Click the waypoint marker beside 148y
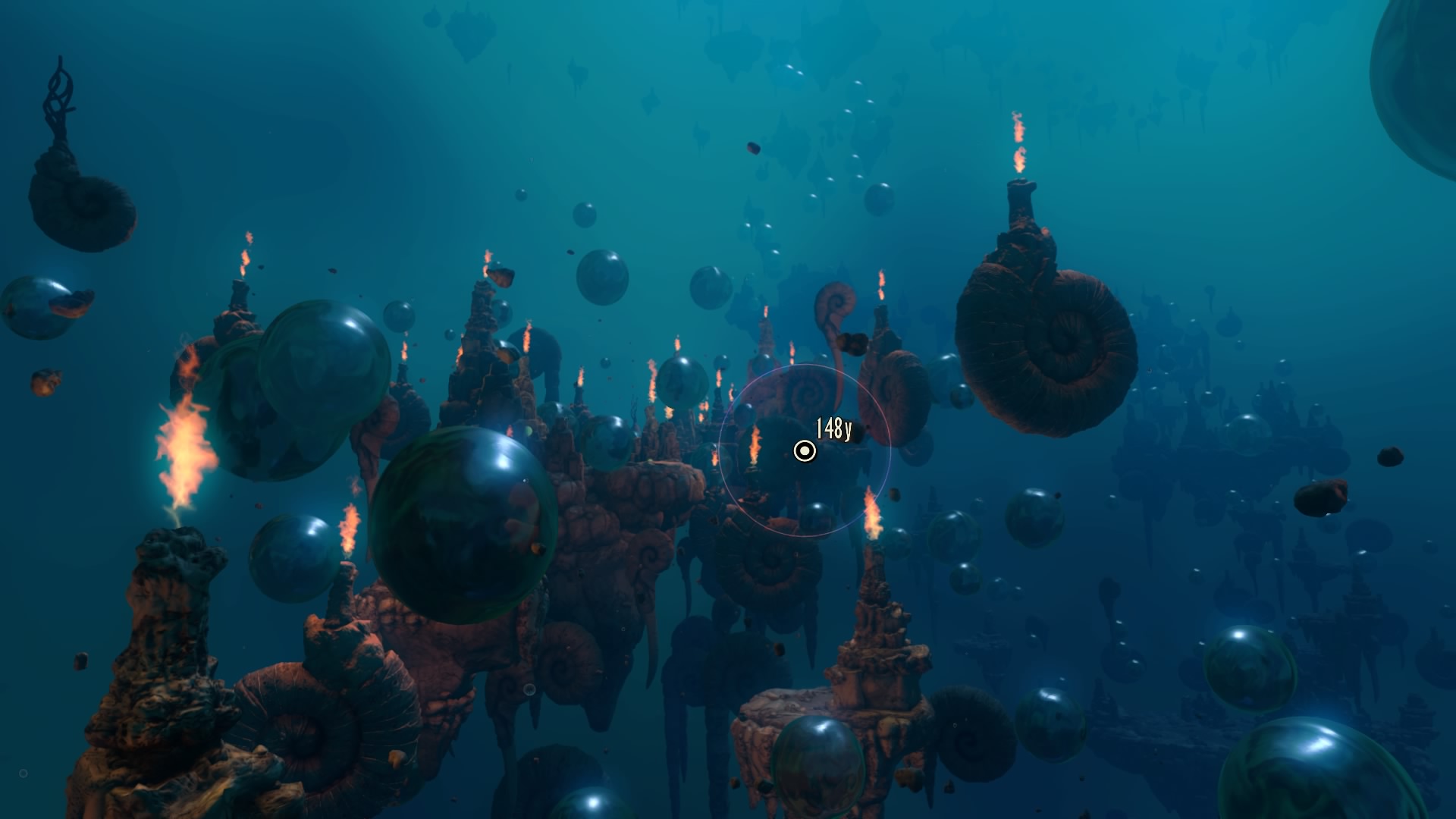Screen dimensions: 1456x819 (x=804, y=452)
